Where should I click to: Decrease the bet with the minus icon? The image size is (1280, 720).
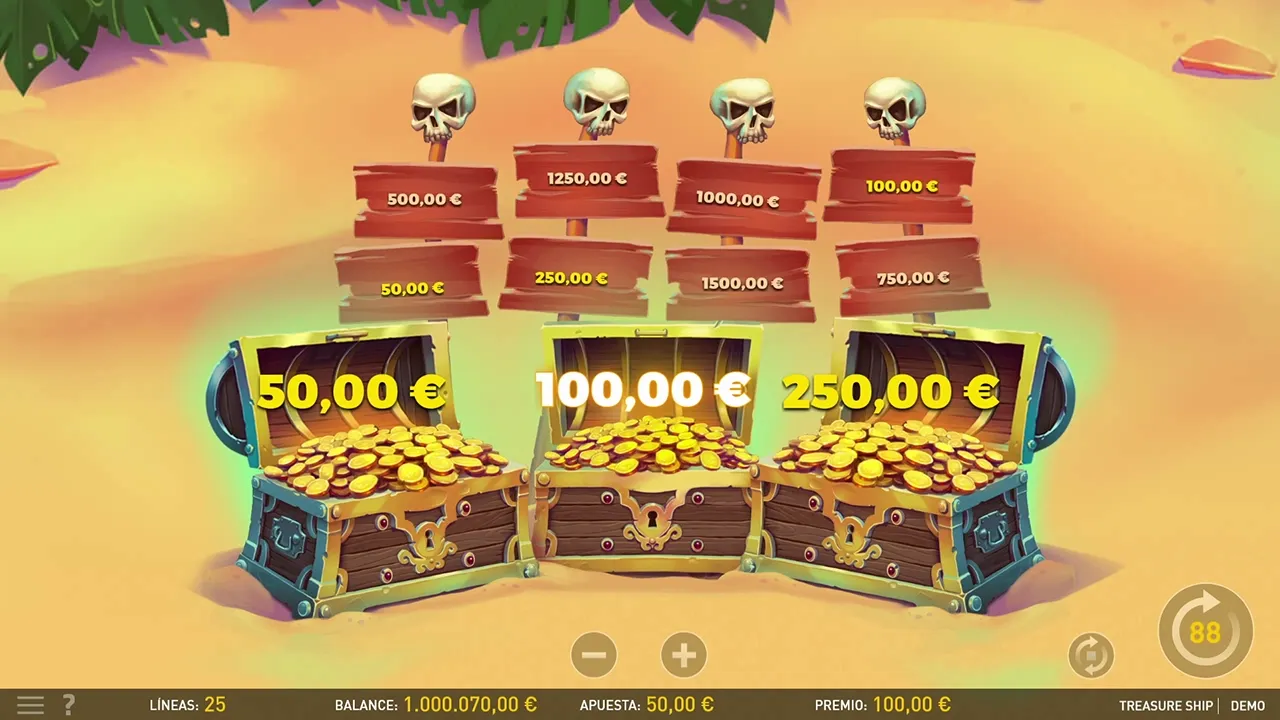[x=595, y=654]
